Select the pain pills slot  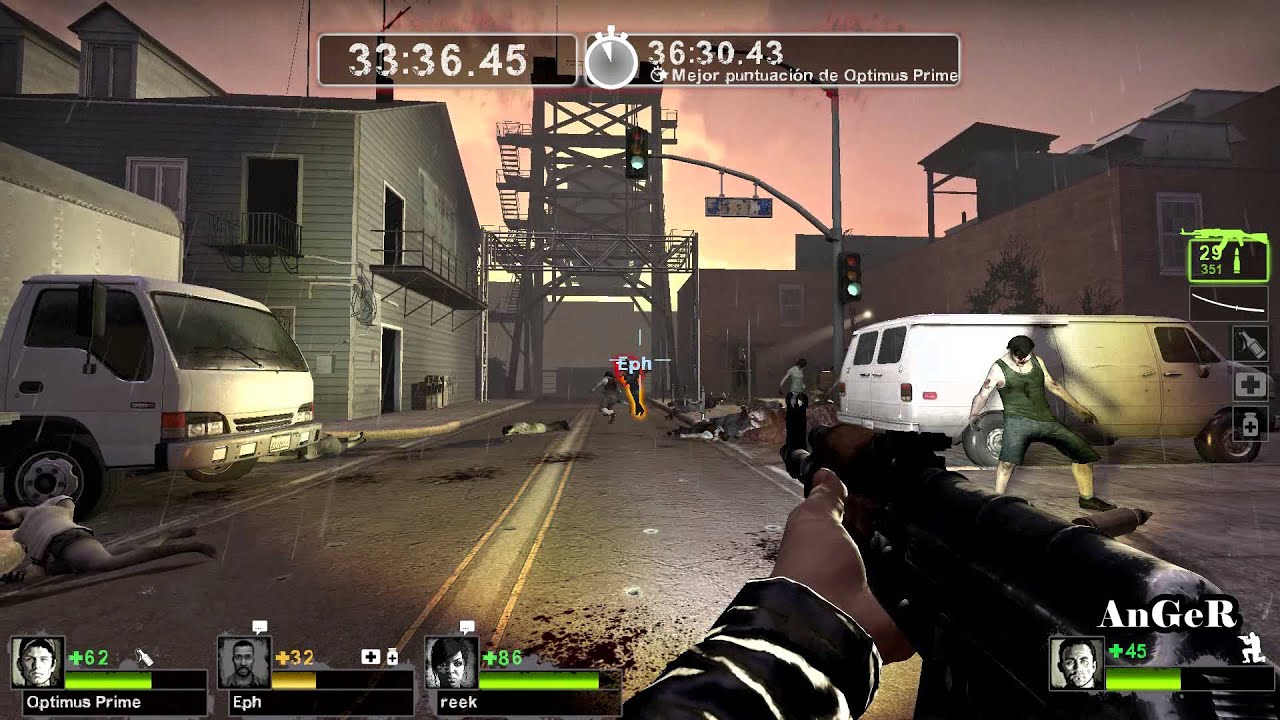1249,422
